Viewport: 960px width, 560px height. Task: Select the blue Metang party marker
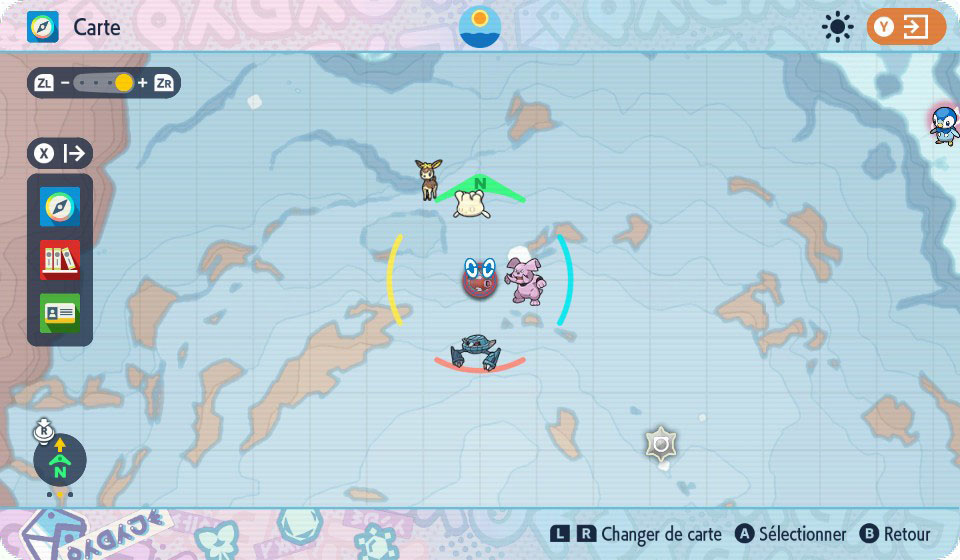click(x=476, y=352)
